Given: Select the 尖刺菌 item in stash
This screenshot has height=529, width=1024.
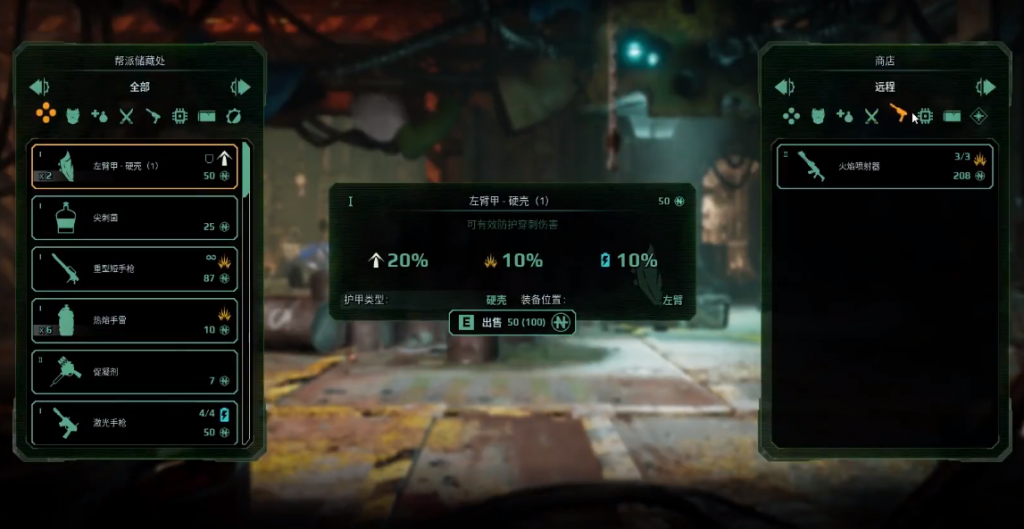Looking at the screenshot, I should click(x=134, y=217).
